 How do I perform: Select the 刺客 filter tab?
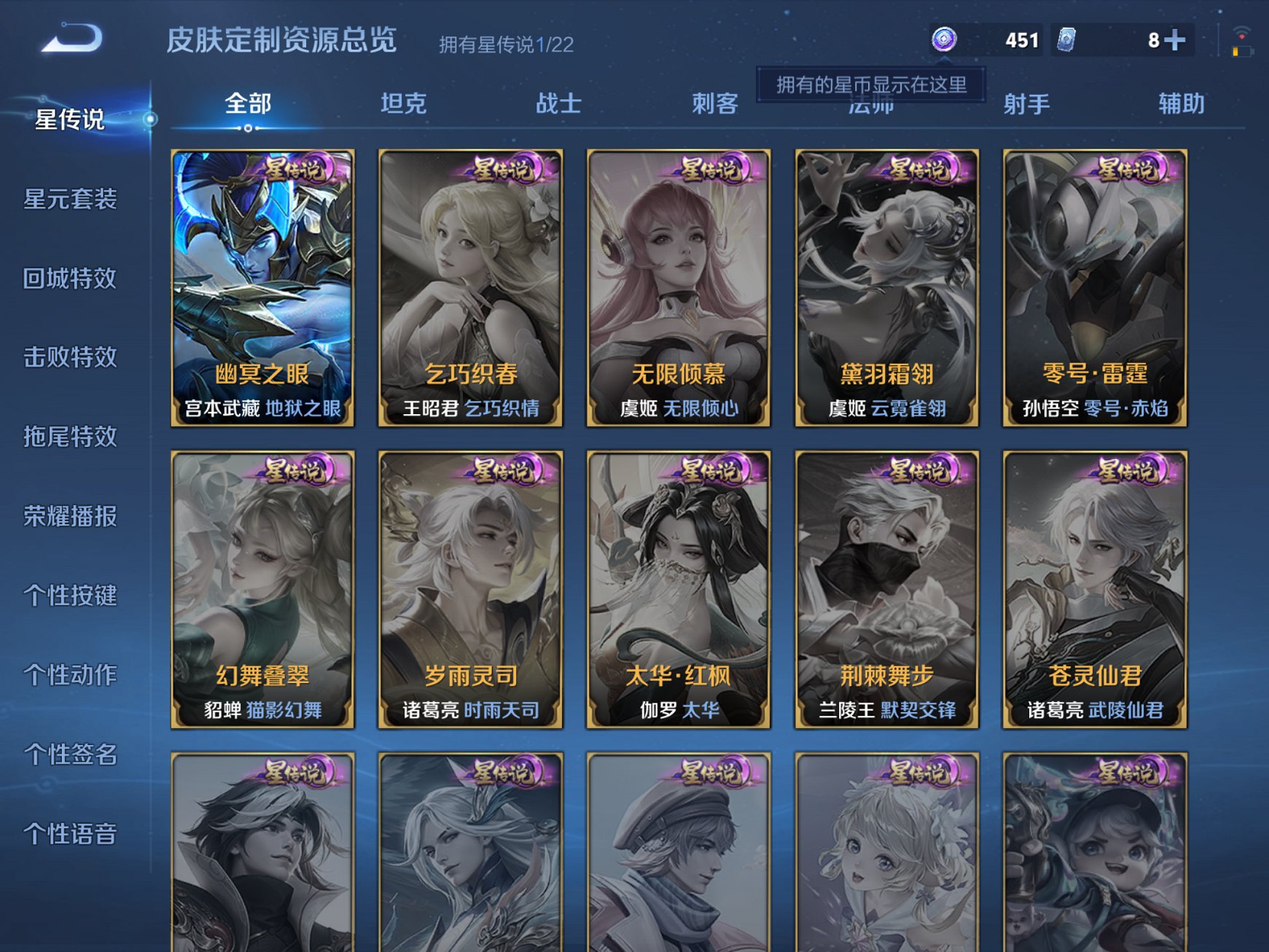pyautogui.click(x=717, y=104)
